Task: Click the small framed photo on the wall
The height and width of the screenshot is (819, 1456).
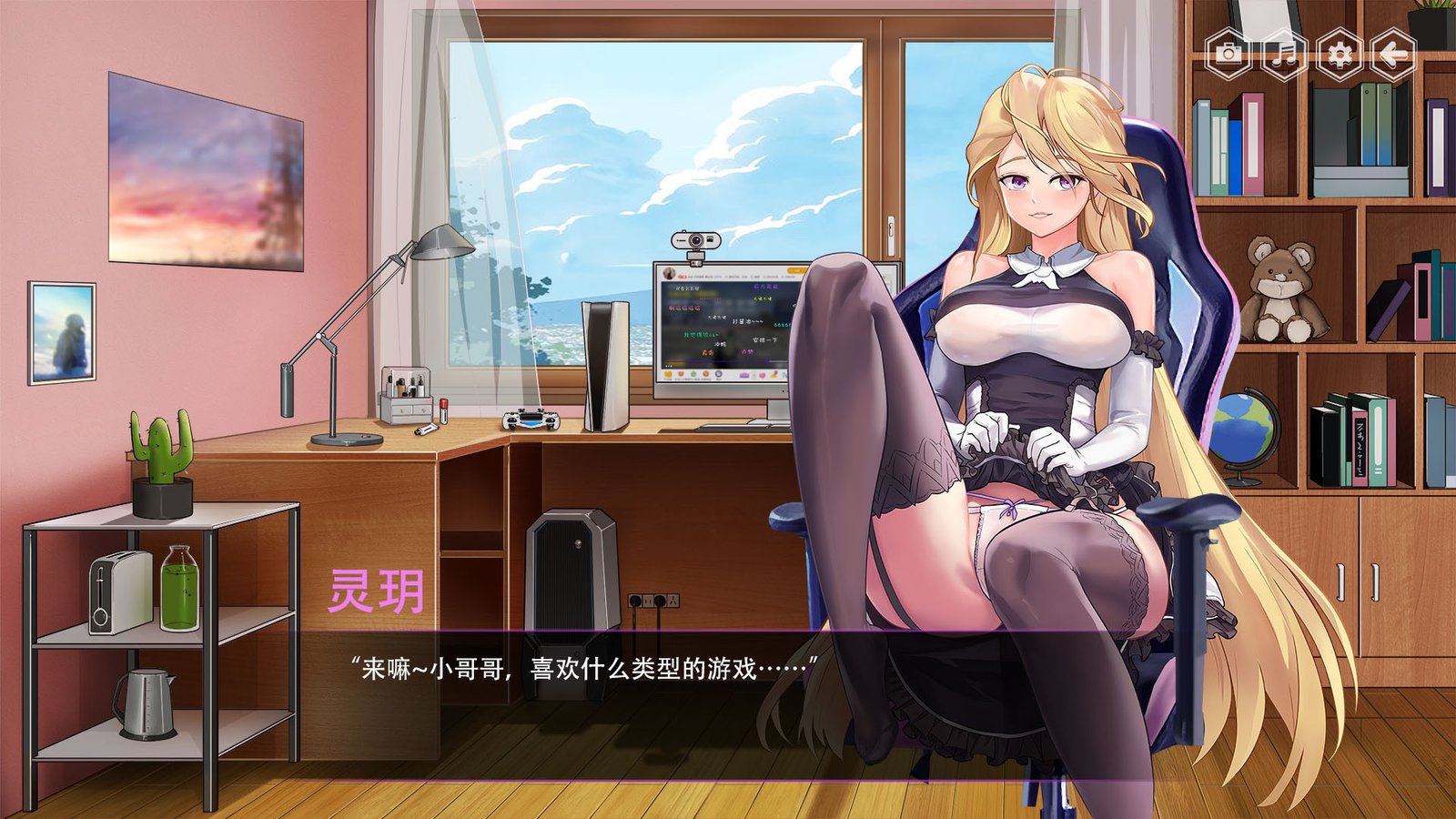Action: [x=64, y=332]
